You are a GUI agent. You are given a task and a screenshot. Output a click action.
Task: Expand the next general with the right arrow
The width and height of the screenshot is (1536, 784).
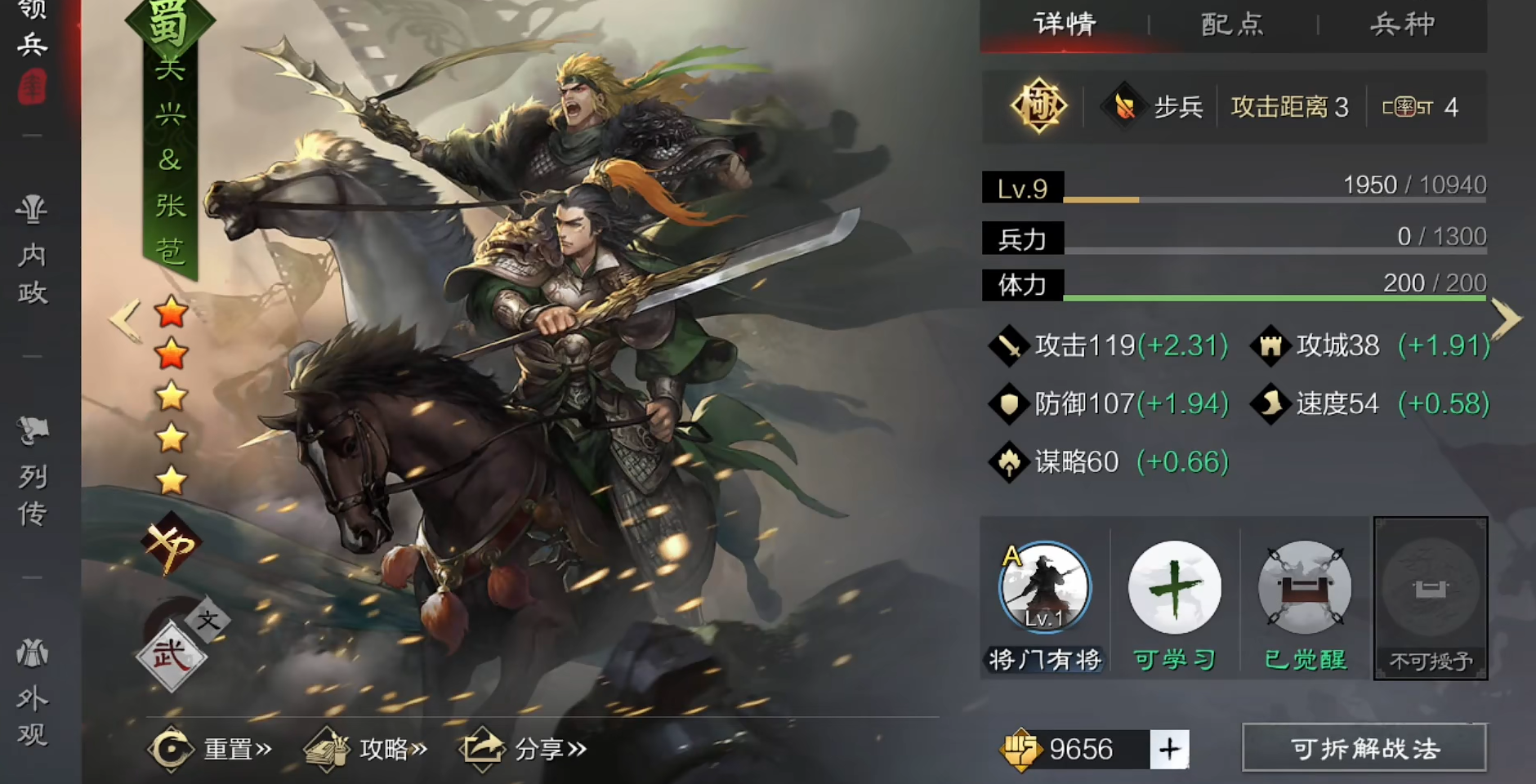click(x=1507, y=318)
